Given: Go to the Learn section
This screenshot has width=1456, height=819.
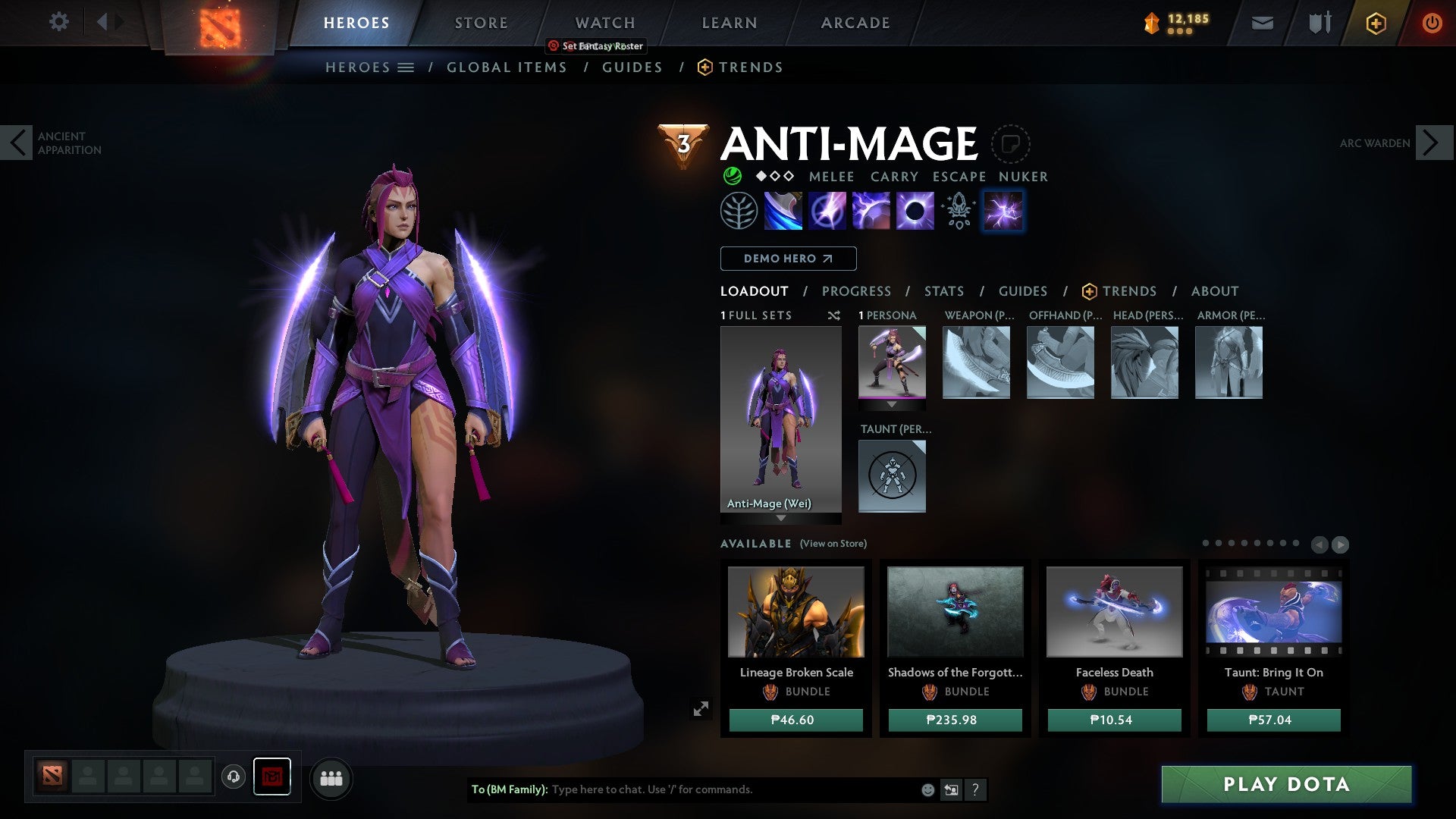Looking at the screenshot, I should point(729,23).
